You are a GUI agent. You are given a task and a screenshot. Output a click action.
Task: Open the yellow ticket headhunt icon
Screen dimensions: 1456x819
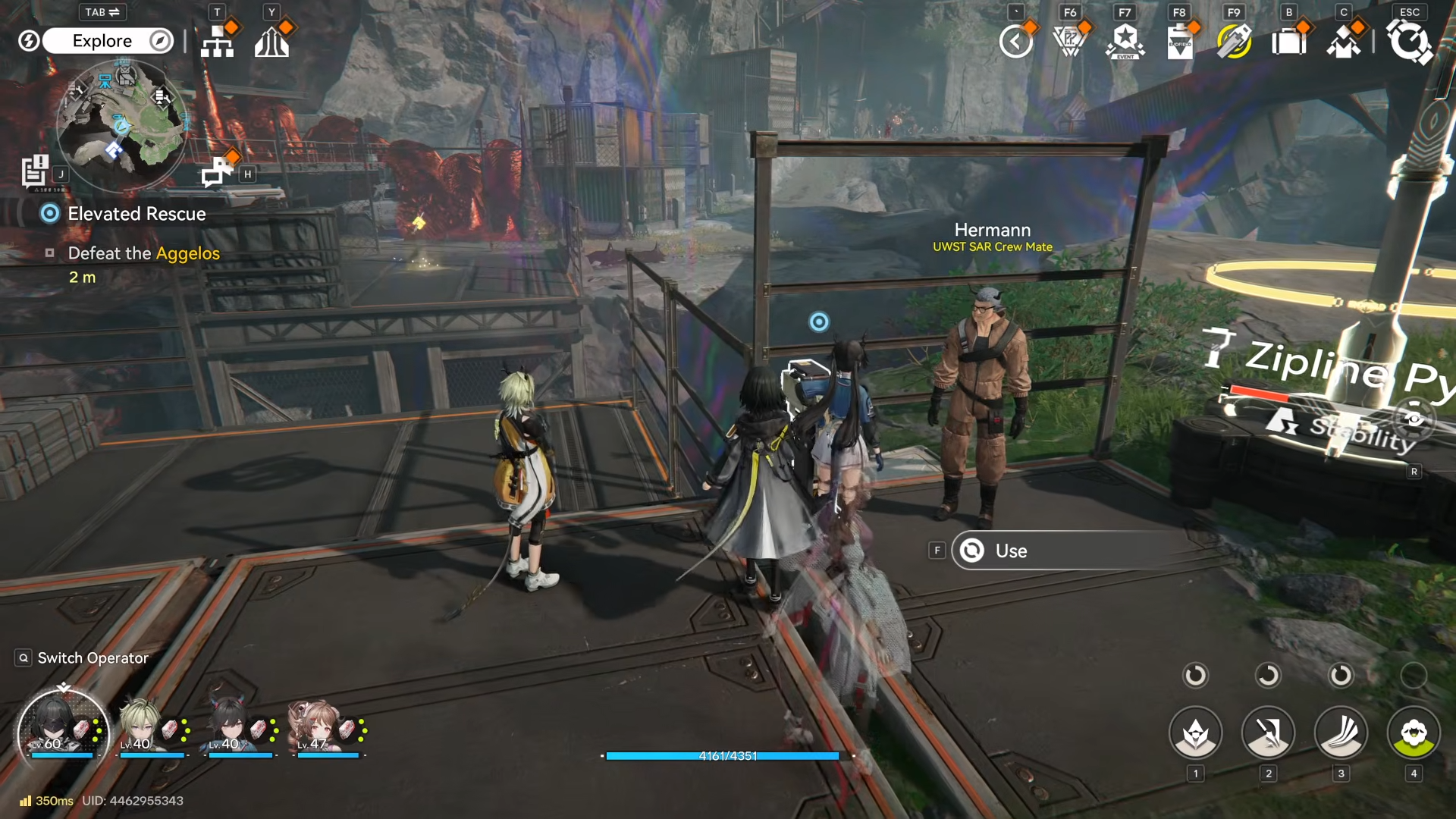[x=1234, y=41]
